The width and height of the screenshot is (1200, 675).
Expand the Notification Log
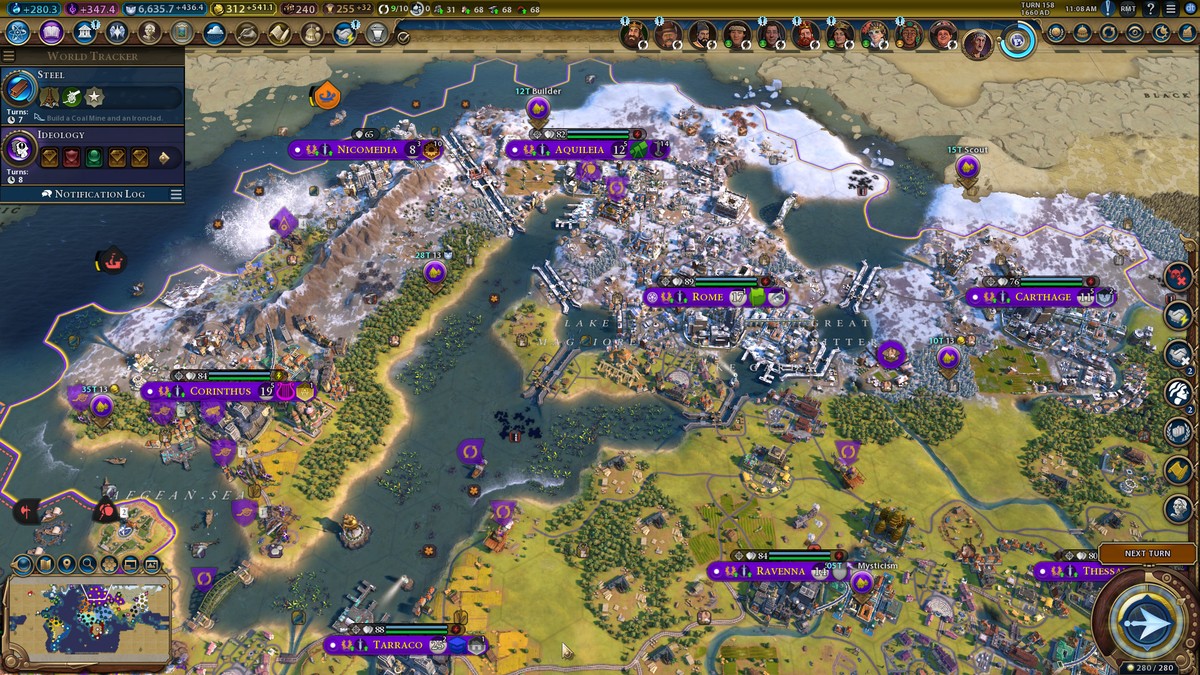click(98, 194)
